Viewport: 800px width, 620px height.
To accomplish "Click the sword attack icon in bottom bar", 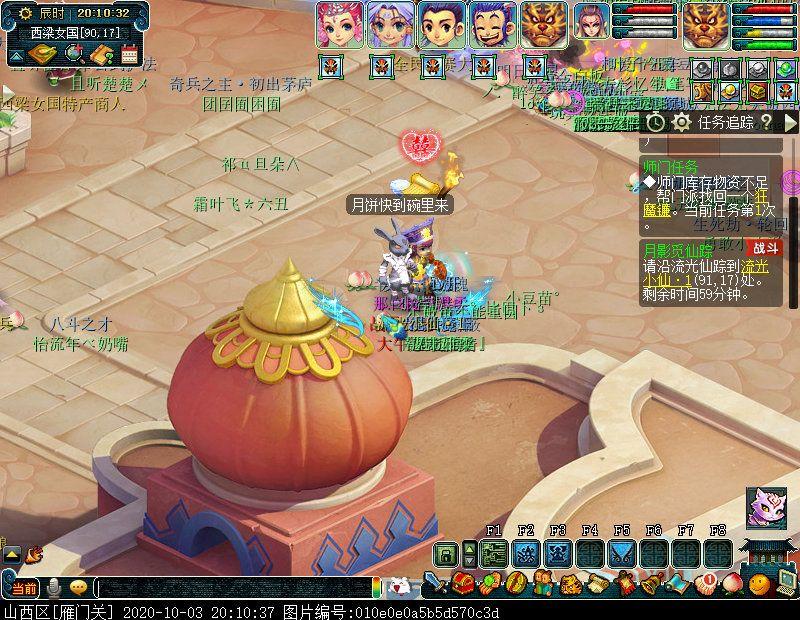I will click(x=435, y=582).
